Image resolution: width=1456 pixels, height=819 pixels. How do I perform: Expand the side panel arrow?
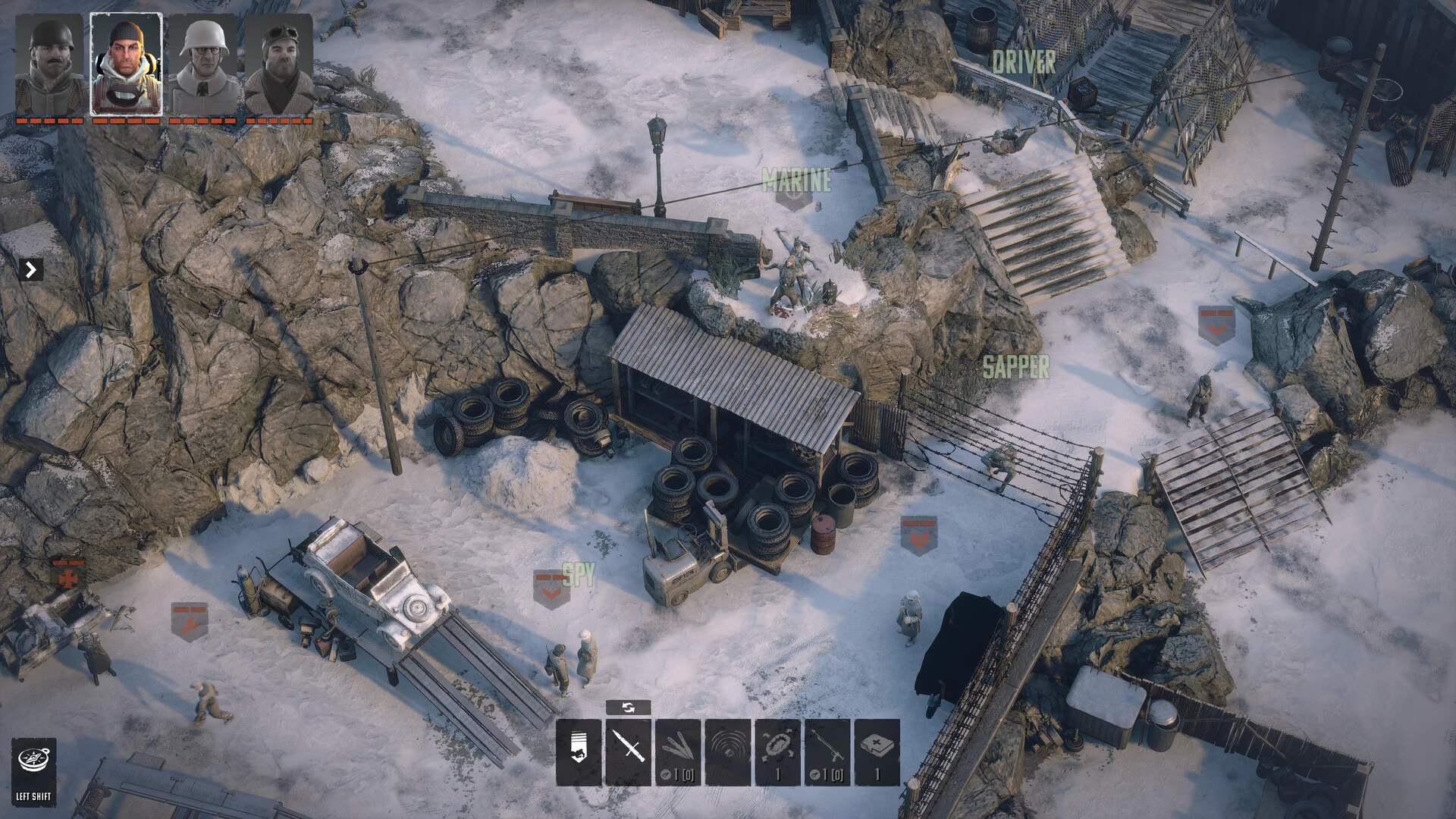31,269
